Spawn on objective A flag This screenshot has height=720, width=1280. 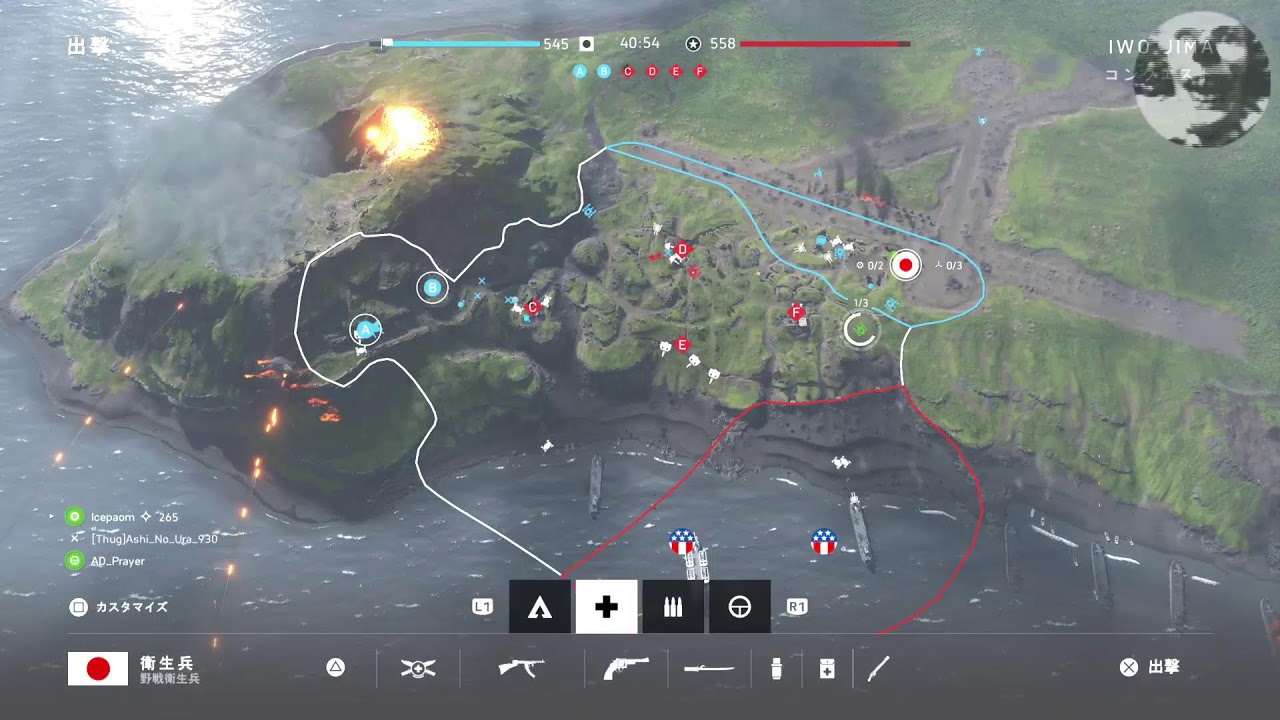[x=365, y=329]
